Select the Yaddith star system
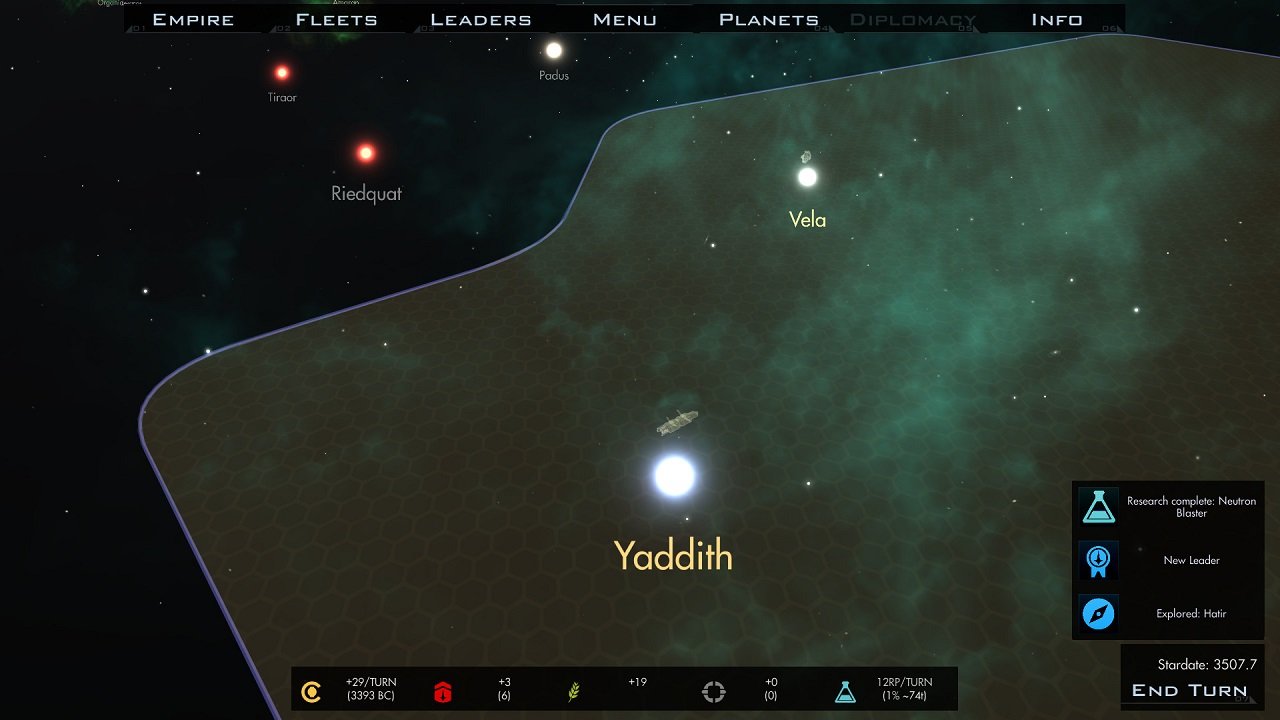 click(674, 476)
